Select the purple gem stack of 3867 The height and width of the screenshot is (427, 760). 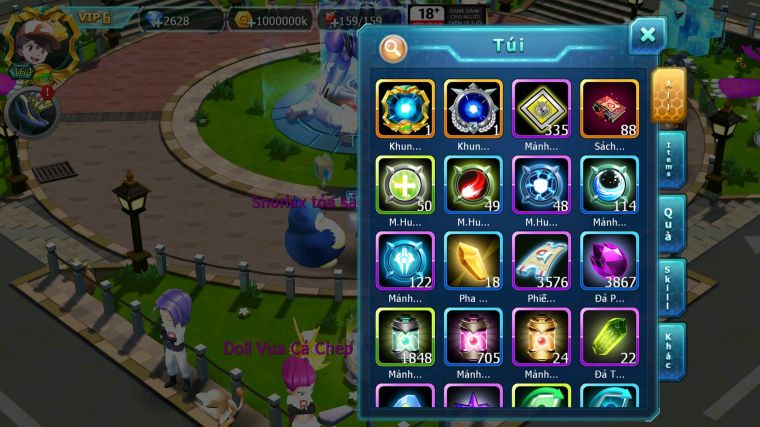click(609, 260)
